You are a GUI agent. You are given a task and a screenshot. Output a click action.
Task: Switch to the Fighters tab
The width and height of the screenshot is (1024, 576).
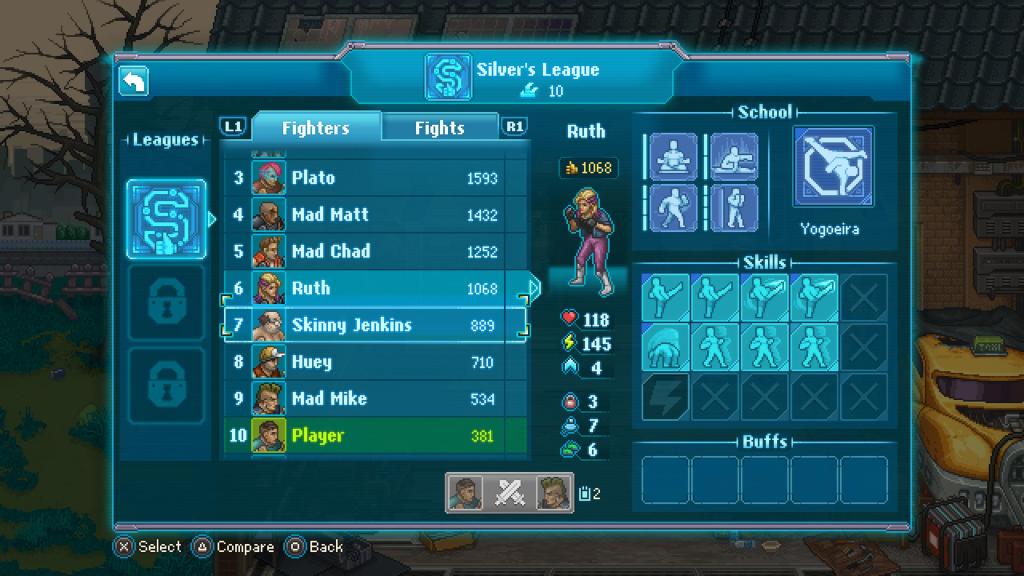315,127
